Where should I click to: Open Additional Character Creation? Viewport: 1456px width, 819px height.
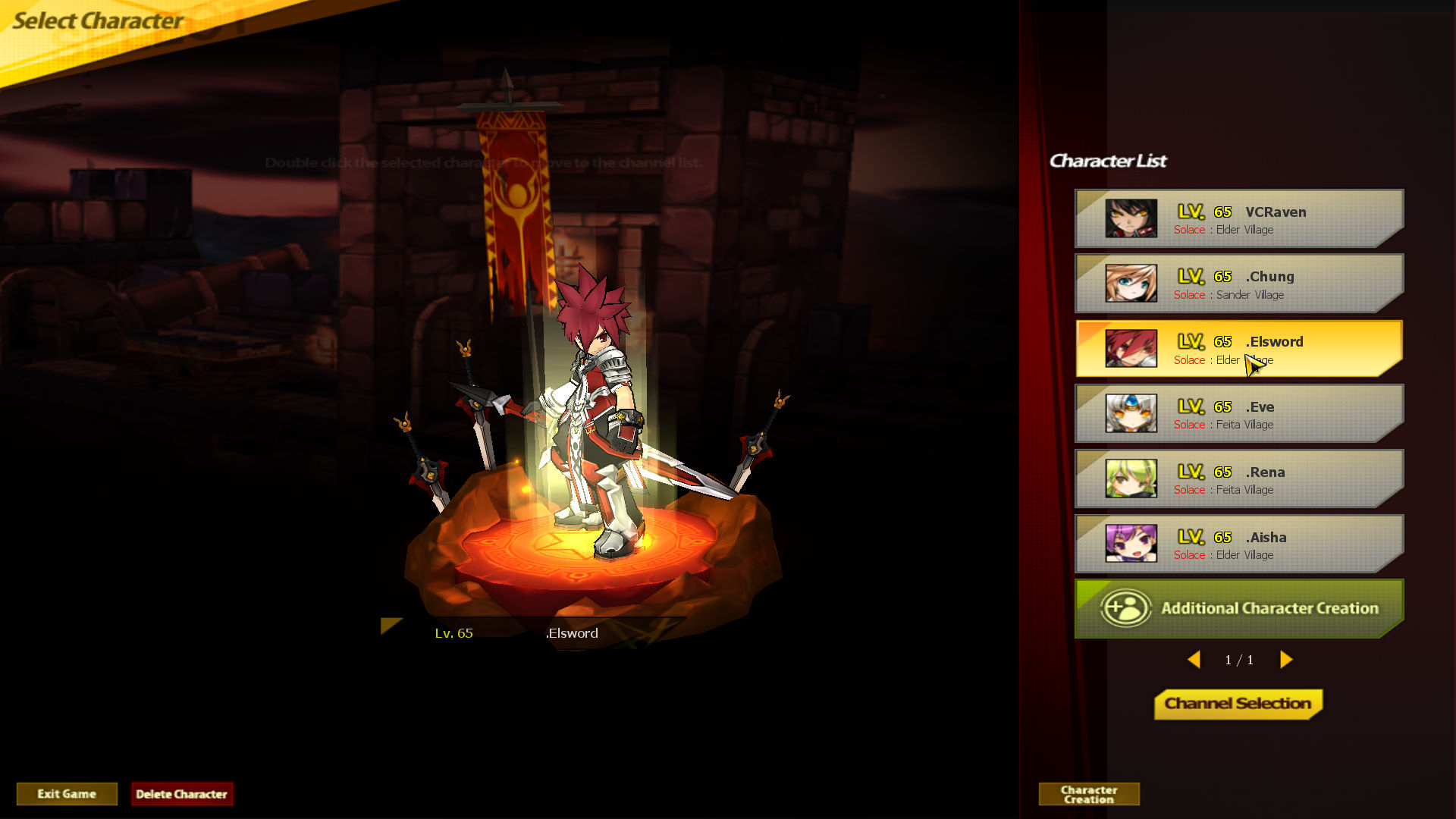click(x=1238, y=608)
